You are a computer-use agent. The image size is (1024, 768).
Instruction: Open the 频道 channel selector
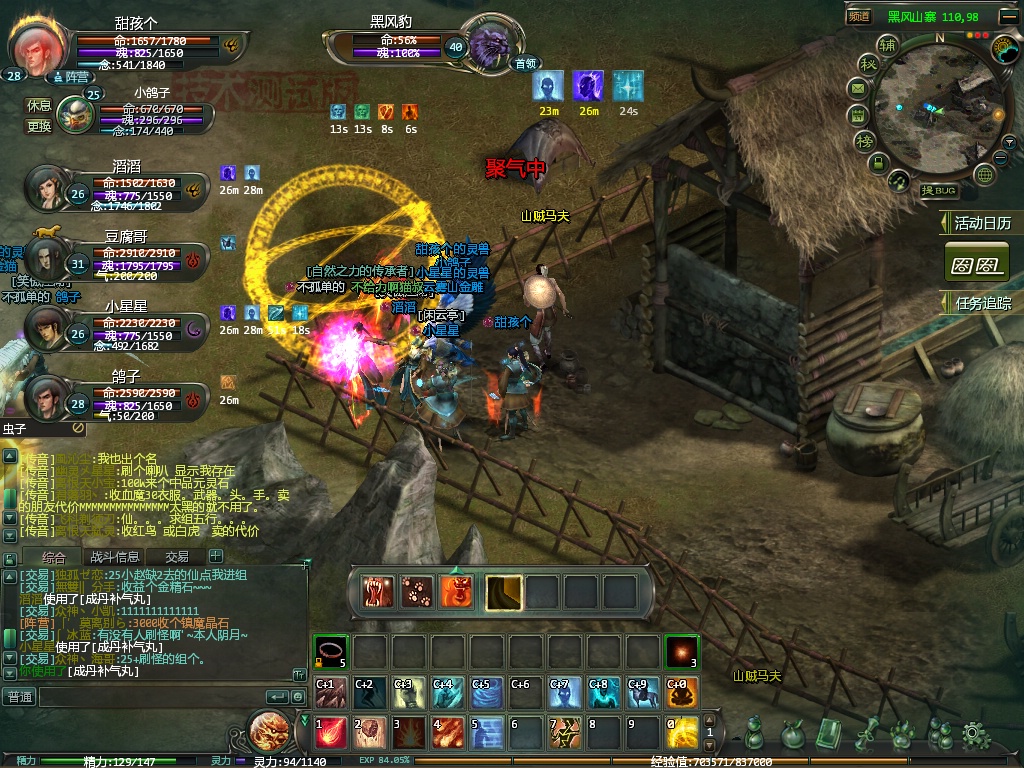pos(859,16)
